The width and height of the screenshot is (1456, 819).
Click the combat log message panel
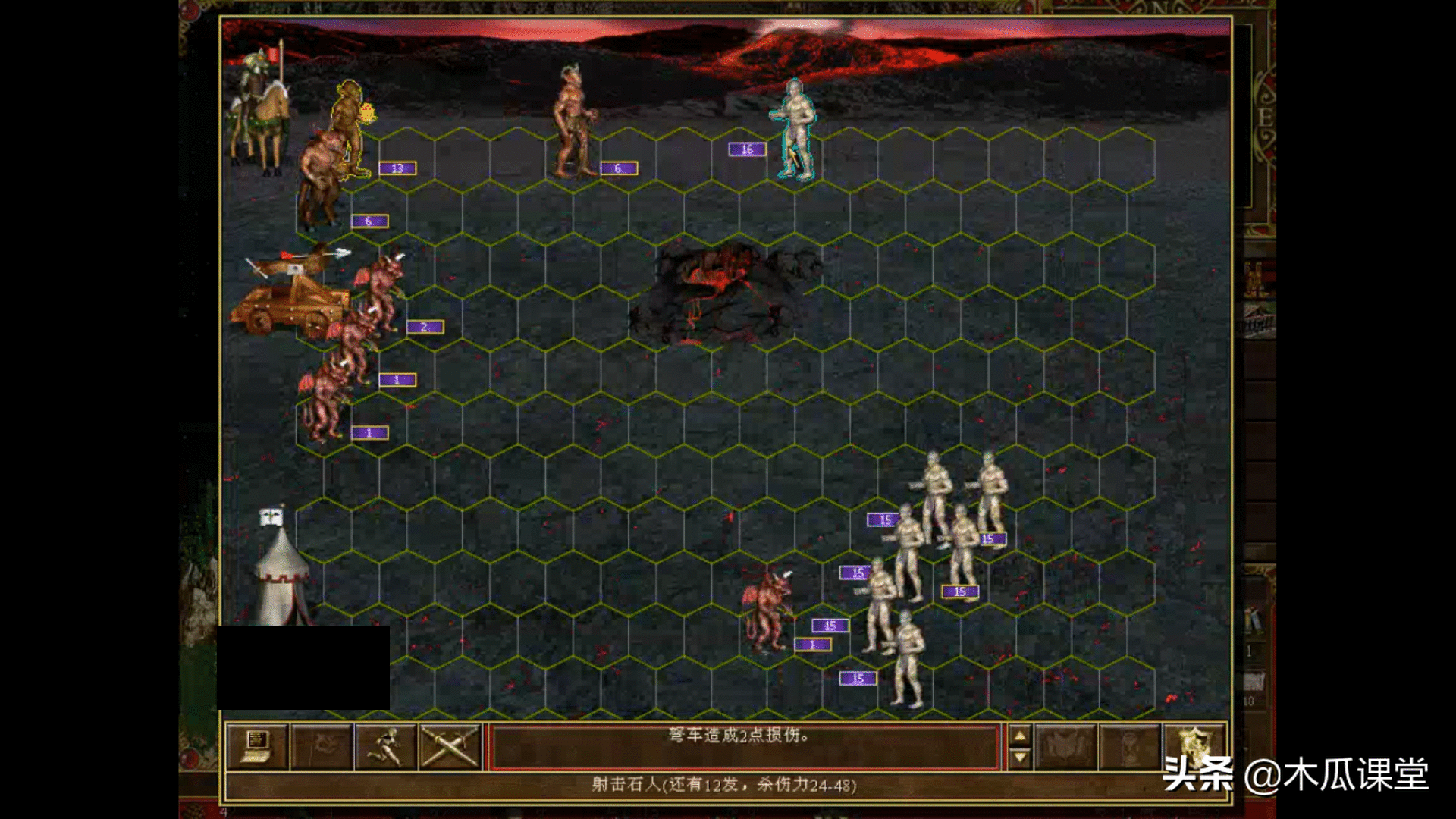tap(745, 747)
